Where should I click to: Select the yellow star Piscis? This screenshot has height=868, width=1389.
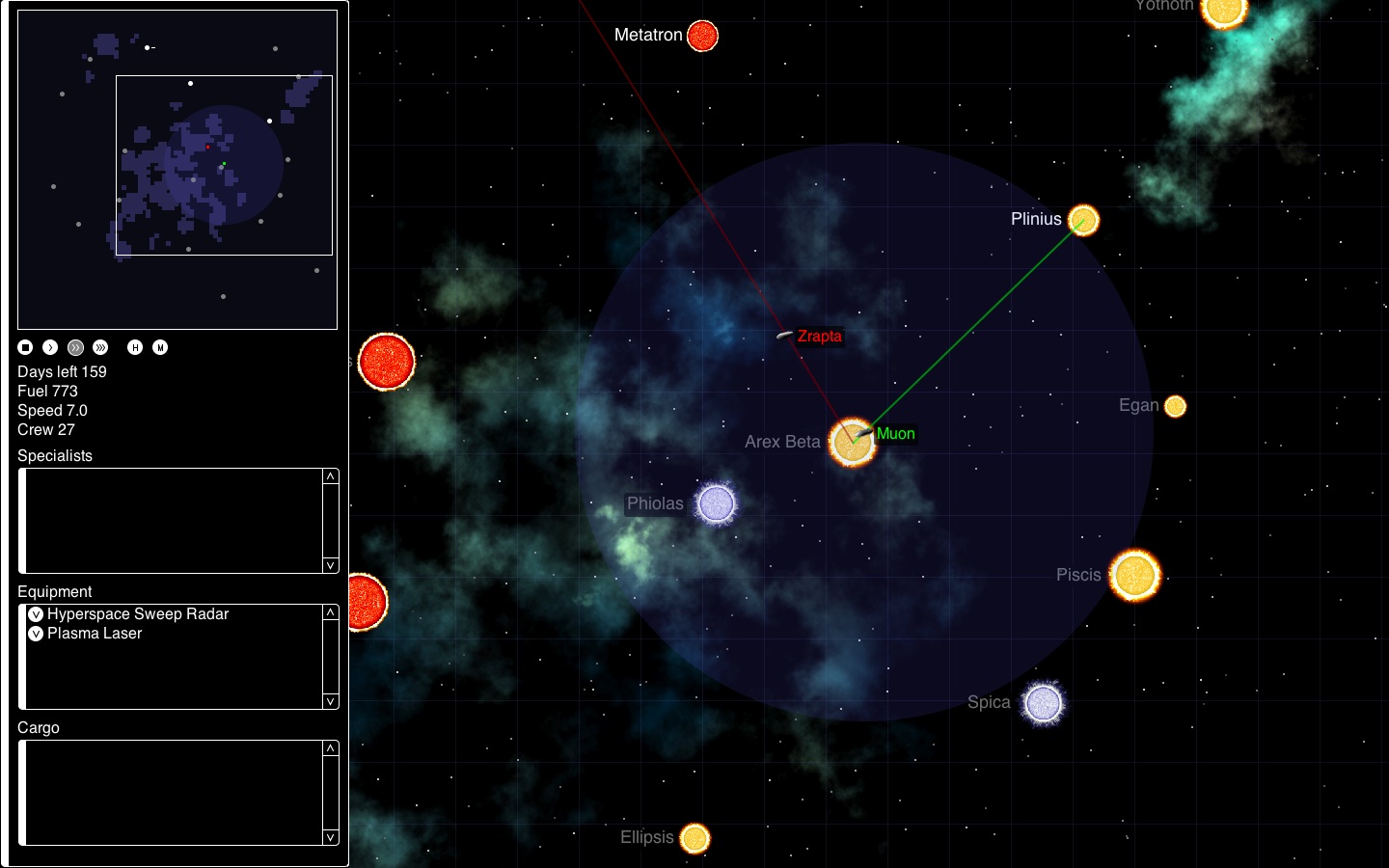(x=1134, y=576)
